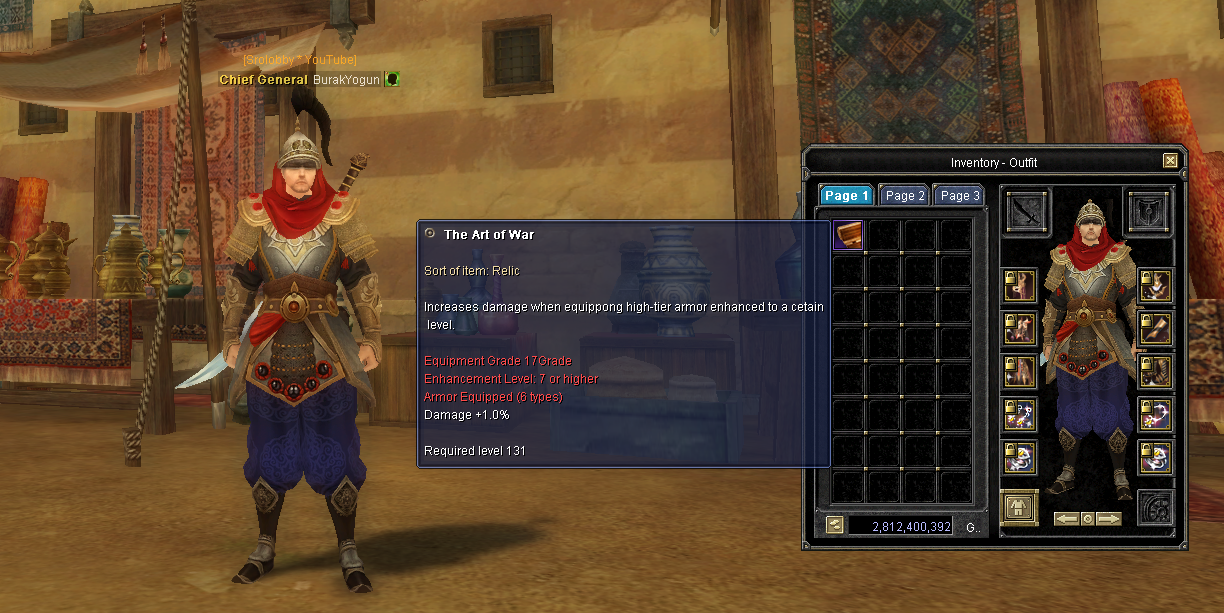The width and height of the screenshot is (1224, 613).
Task: Toggle the outfit view shirt button
Action: pyautogui.click(x=1020, y=508)
